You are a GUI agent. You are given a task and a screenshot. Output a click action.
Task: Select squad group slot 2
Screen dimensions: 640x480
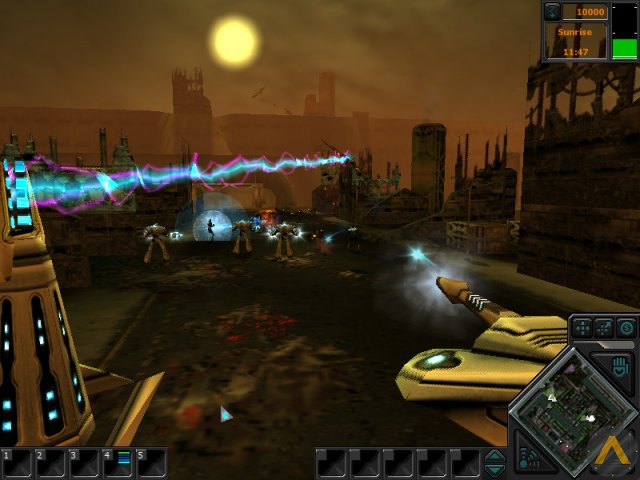[x=50, y=463]
